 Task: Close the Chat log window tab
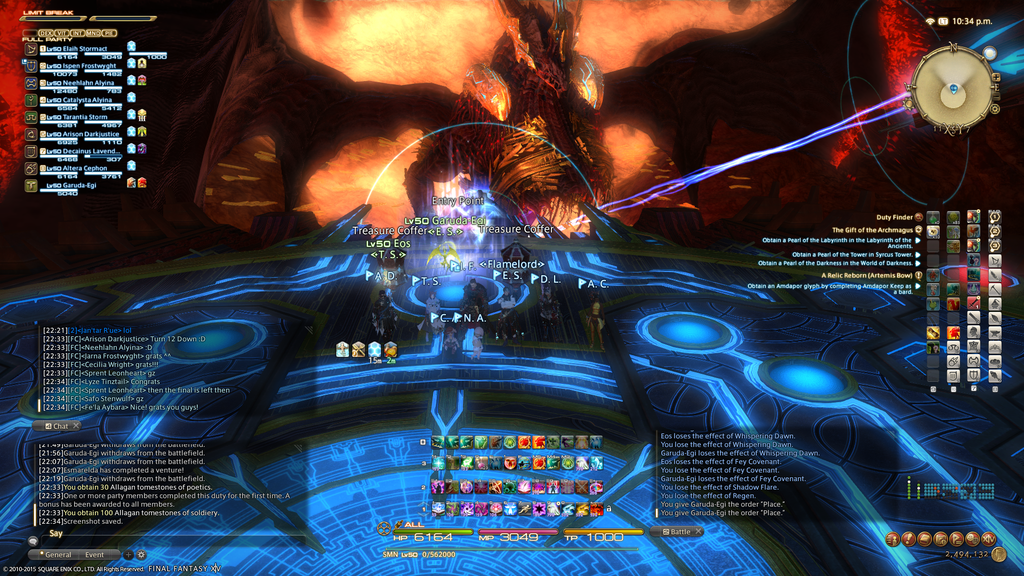[x=75, y=426]
